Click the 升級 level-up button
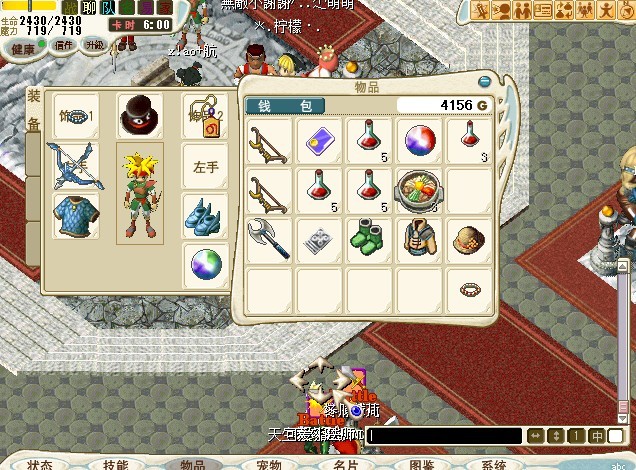Image resolution: width=636 pixels, height=470 pixels. pos(94,46)
